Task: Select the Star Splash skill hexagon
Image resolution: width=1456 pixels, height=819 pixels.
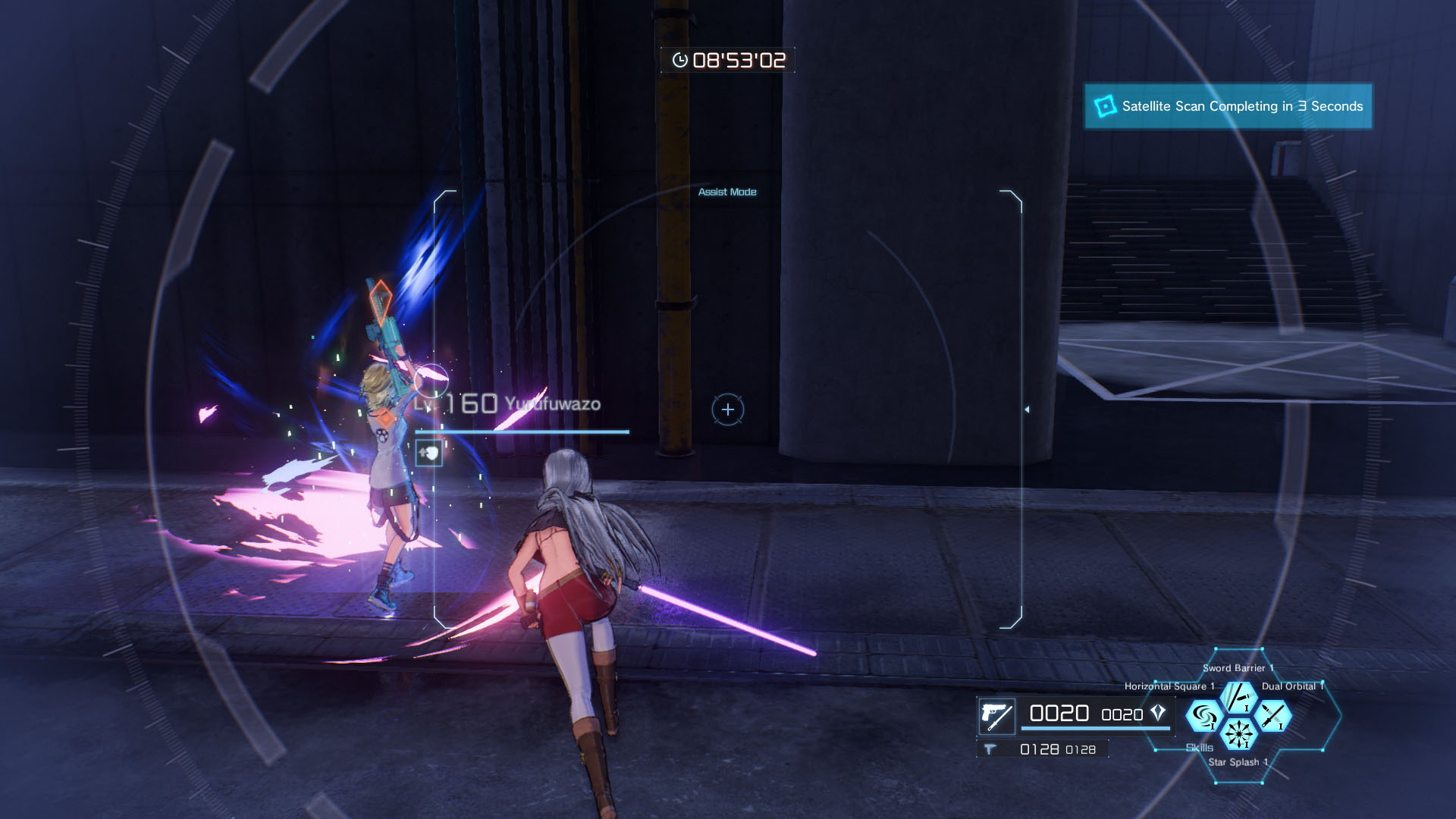Action: point(1238,734)
